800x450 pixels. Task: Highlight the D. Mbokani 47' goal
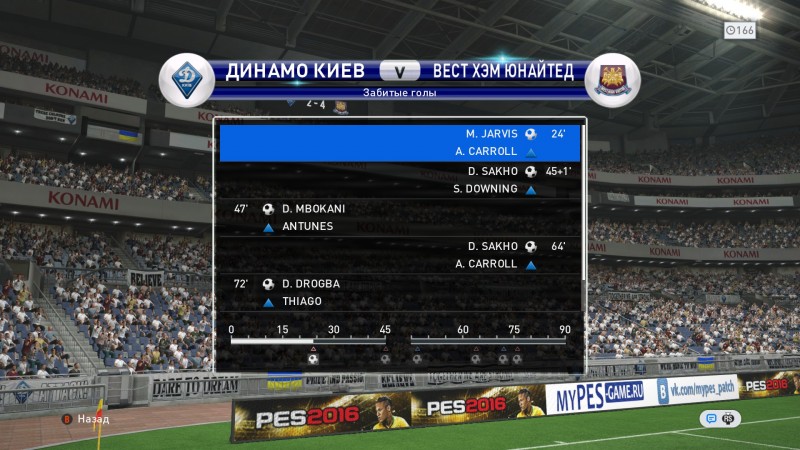pyautogui.click(x=400, y=218)
